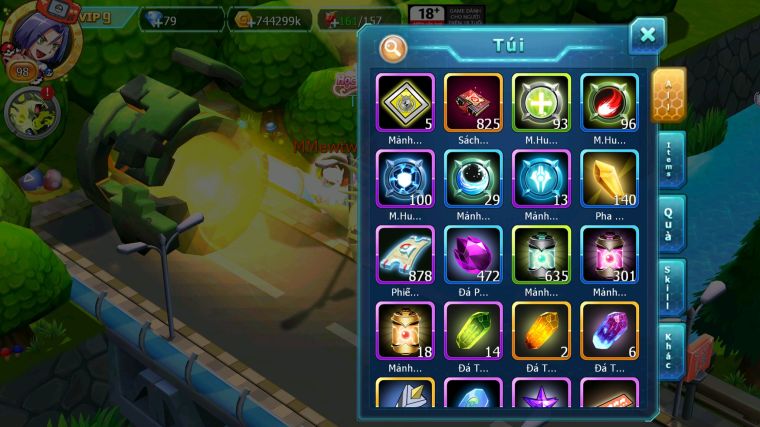Open the inventory search magnifier
The width and height of the screenshot is (760, 427).
pos(394,48)
